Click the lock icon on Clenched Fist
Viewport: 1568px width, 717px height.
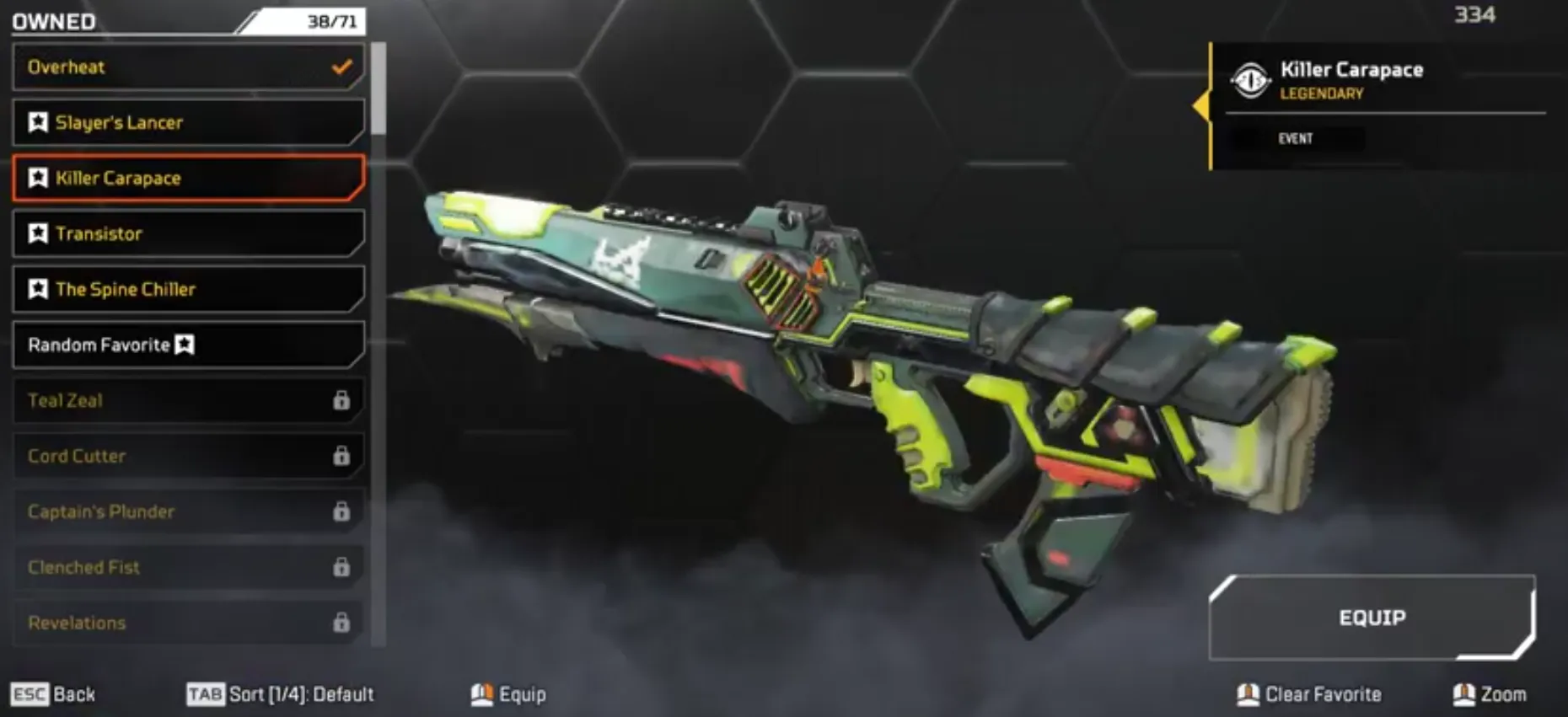click(x=342, y=568)
